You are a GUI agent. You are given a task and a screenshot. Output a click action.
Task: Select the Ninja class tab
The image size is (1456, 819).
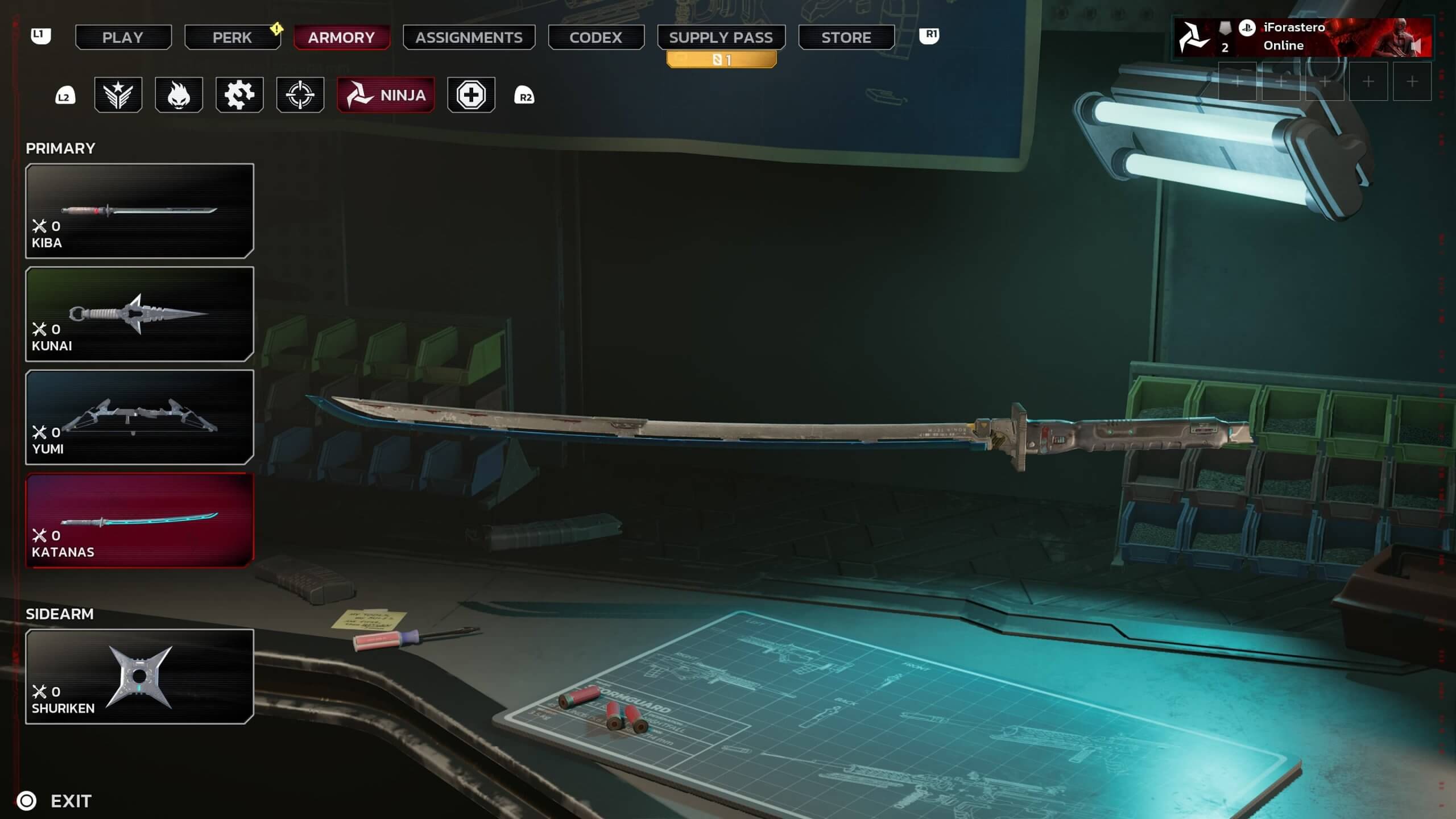(386, 95)
